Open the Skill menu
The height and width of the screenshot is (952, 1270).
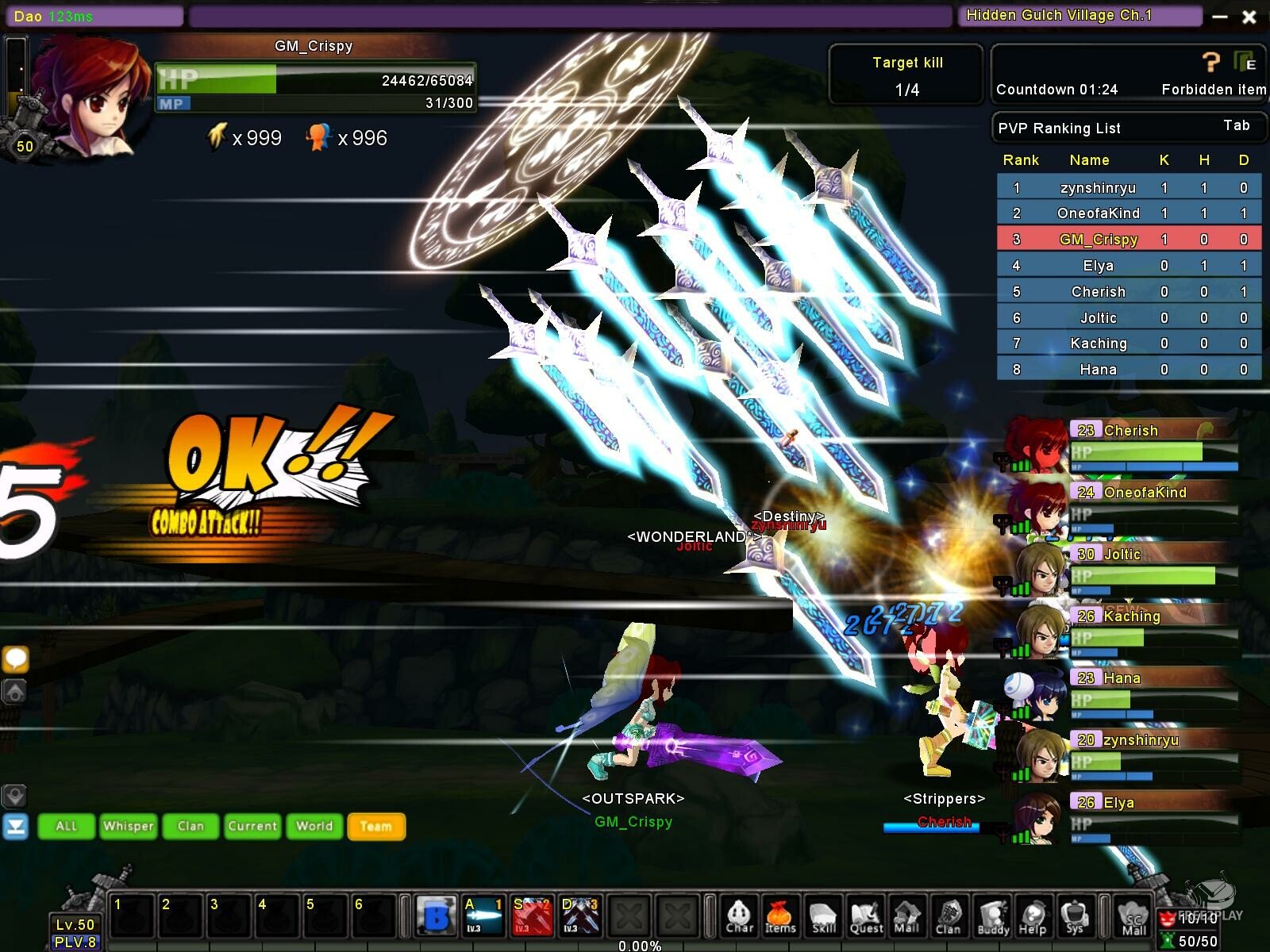(x=823, y=917)
